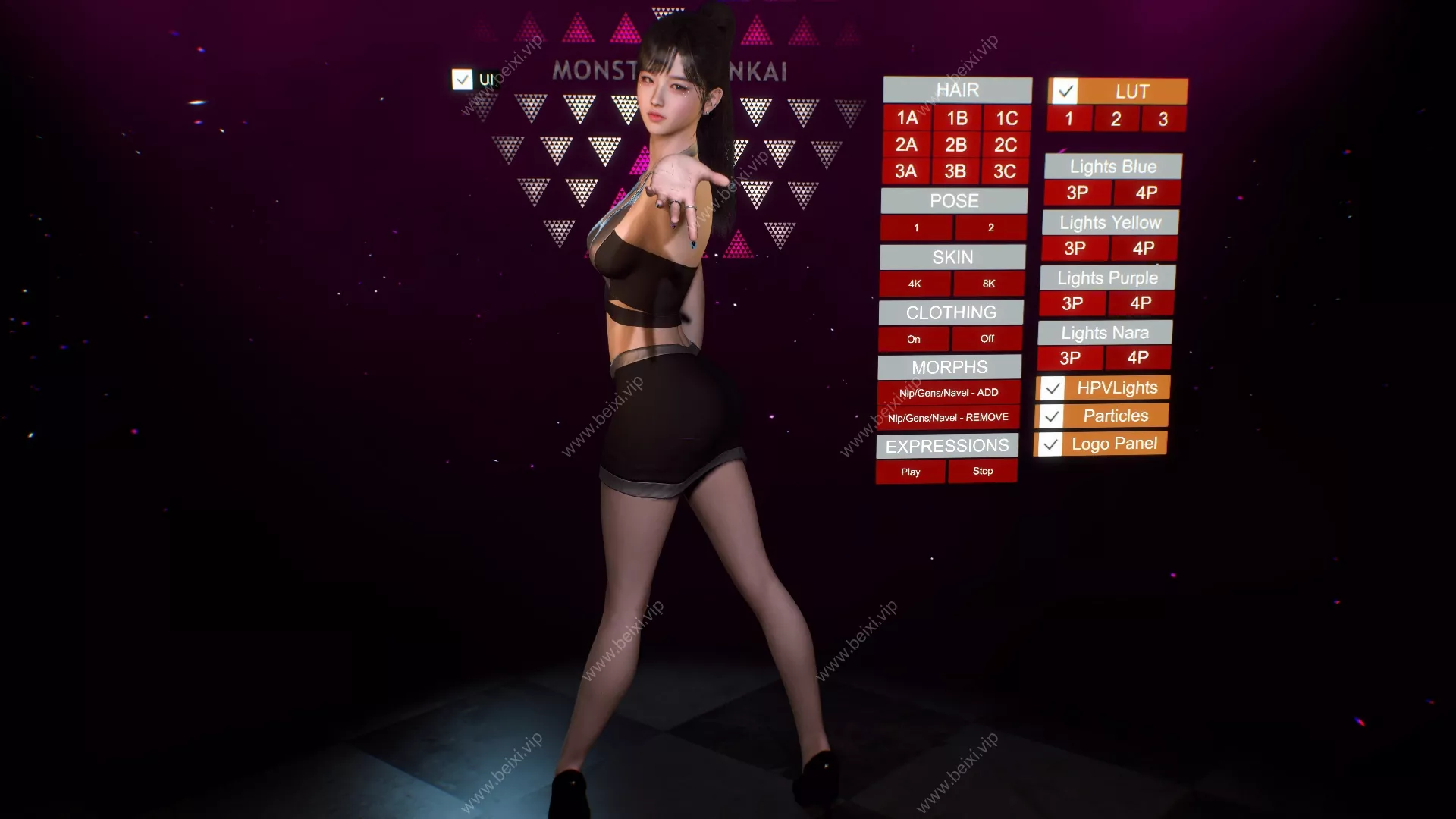The image size is (1456, 819).
Task: Toggle the LUT checkbox
Action: click(1065, 92)
